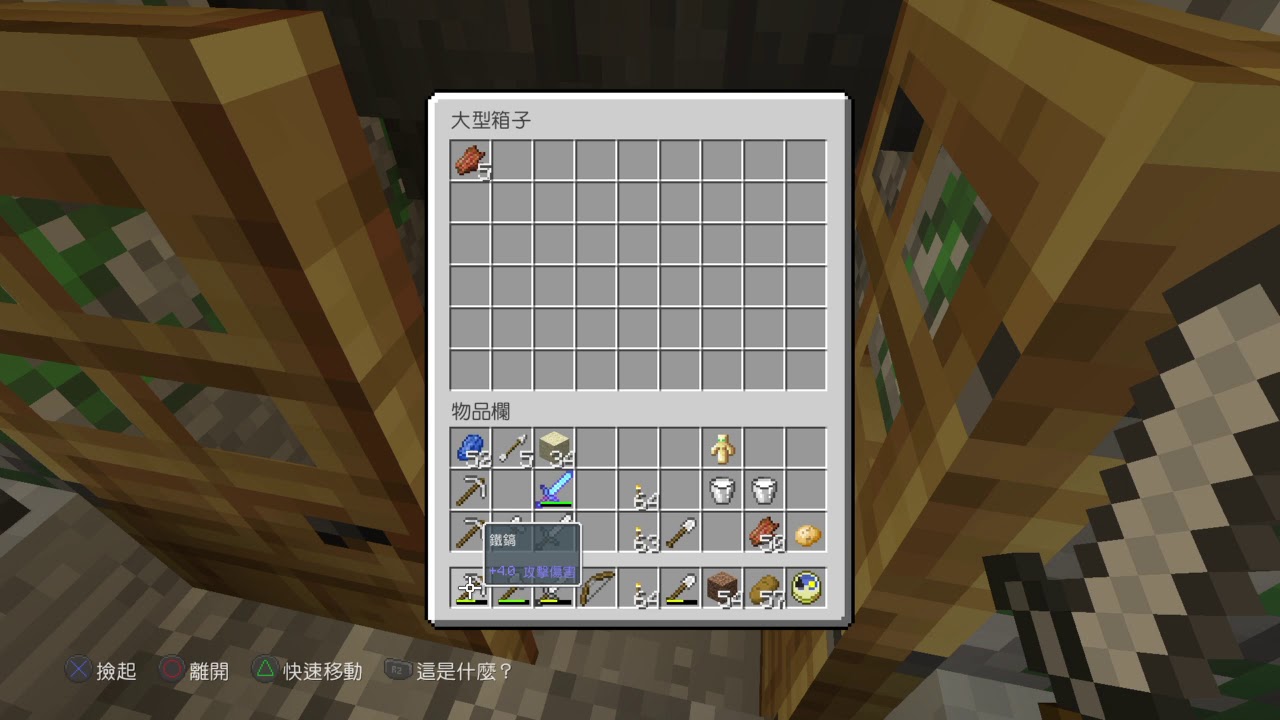Click the iron pickaxe under the cursor
The image size is (1280, 720).
coord(470,588)
